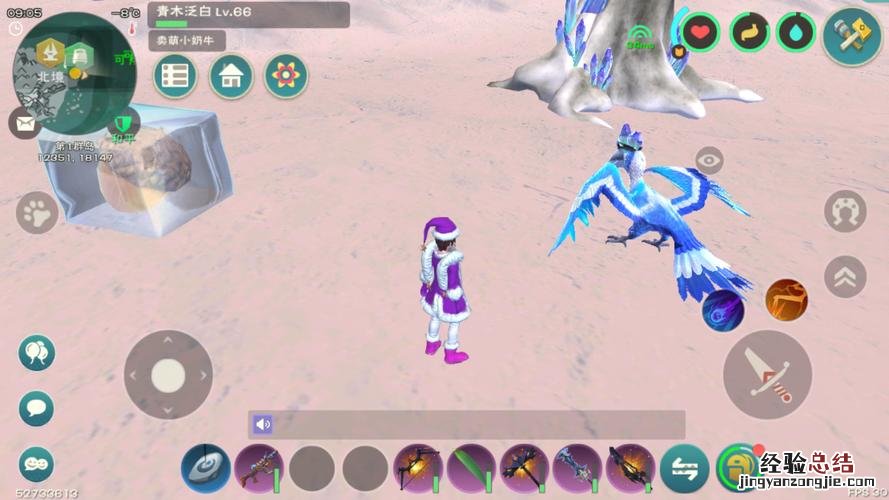Screen dimensions: 889x500
Task: Activate the purple swirl skill
Action: pyautogui.click(x=722, y=310)
